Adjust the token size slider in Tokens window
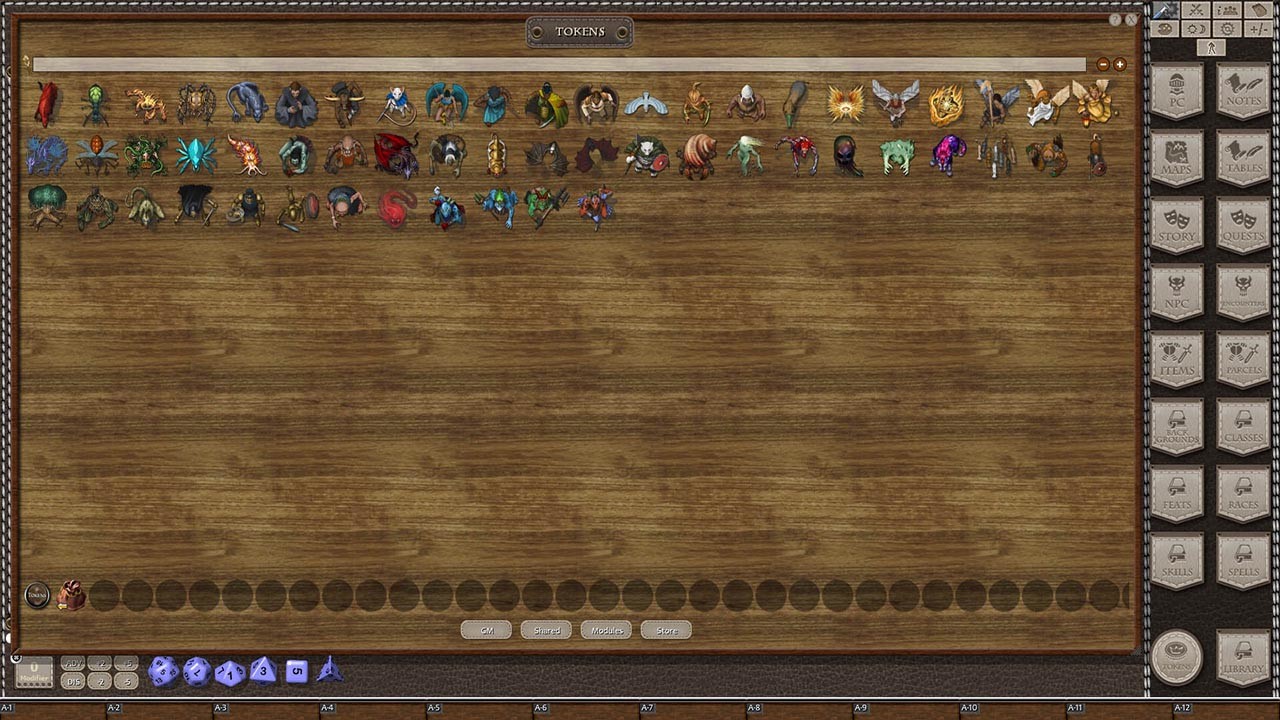Viewport: 1280px width, 720px height. click(x=558, y=65)
